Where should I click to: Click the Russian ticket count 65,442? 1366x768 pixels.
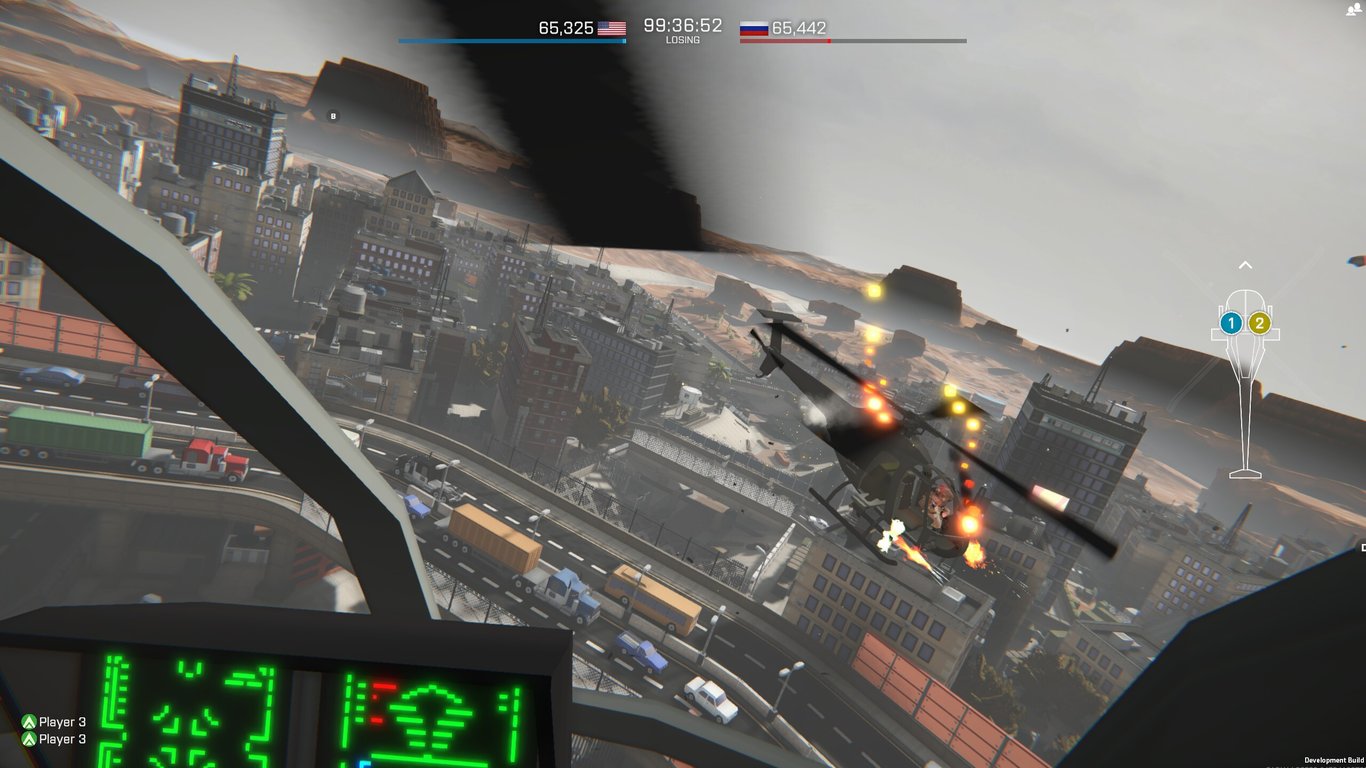[x=801, y=29]
